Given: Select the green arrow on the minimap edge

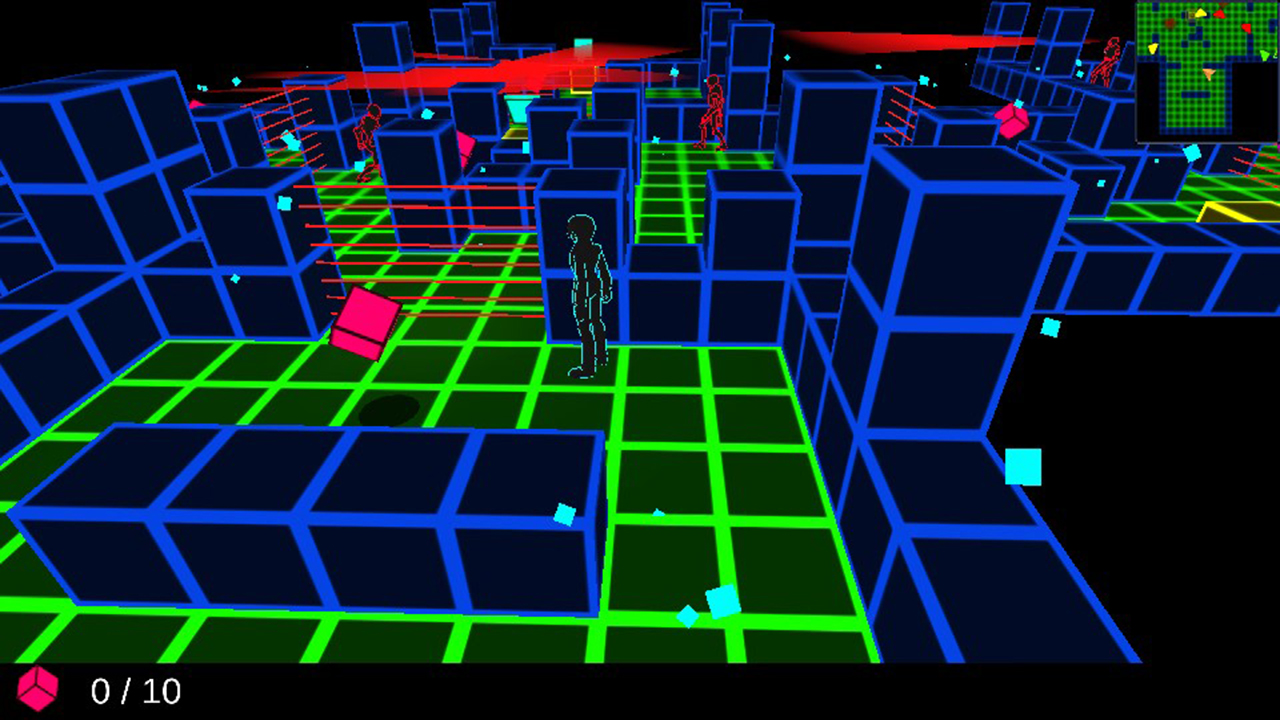Looking at the screenshot, I should (x=1265, y=54).
